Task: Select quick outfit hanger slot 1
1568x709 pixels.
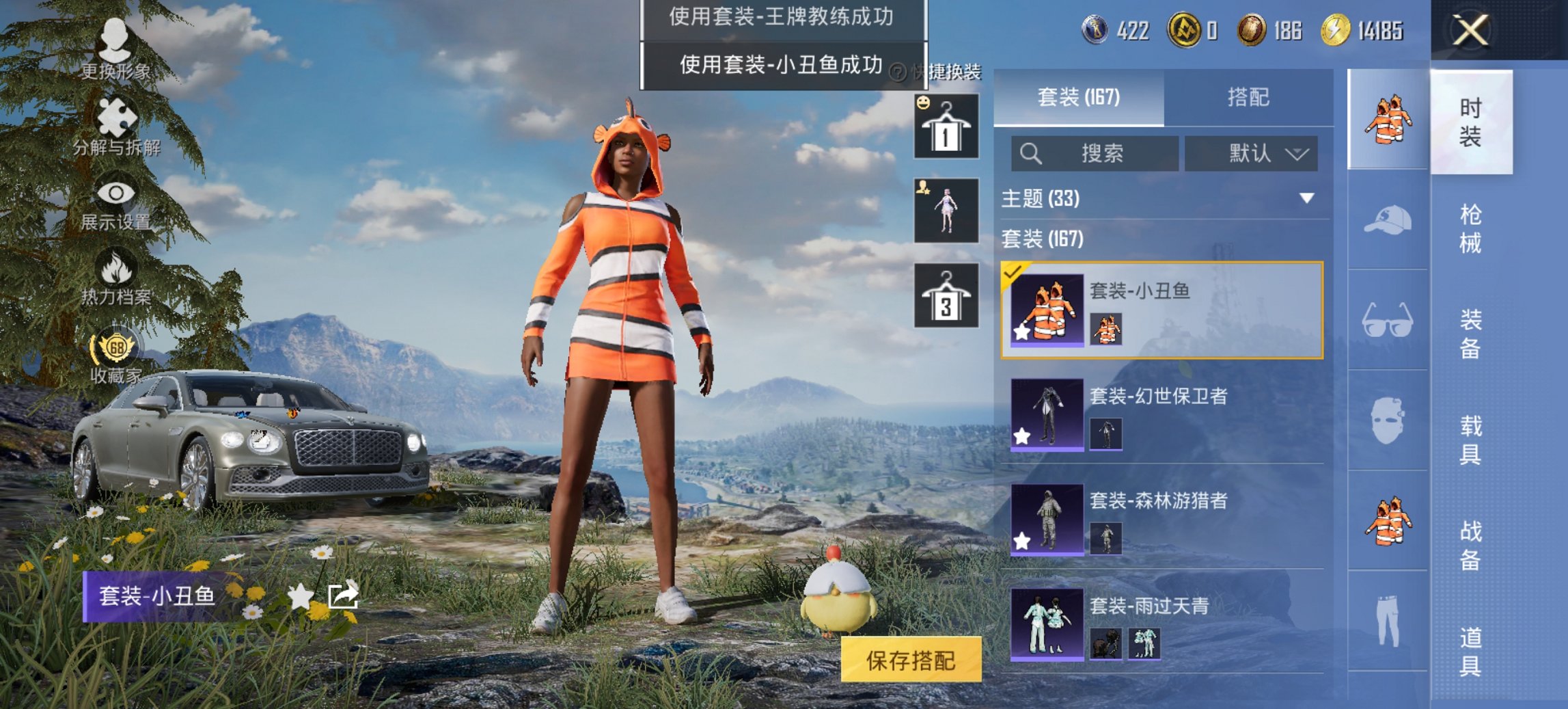Action: [x=946, y=129]
